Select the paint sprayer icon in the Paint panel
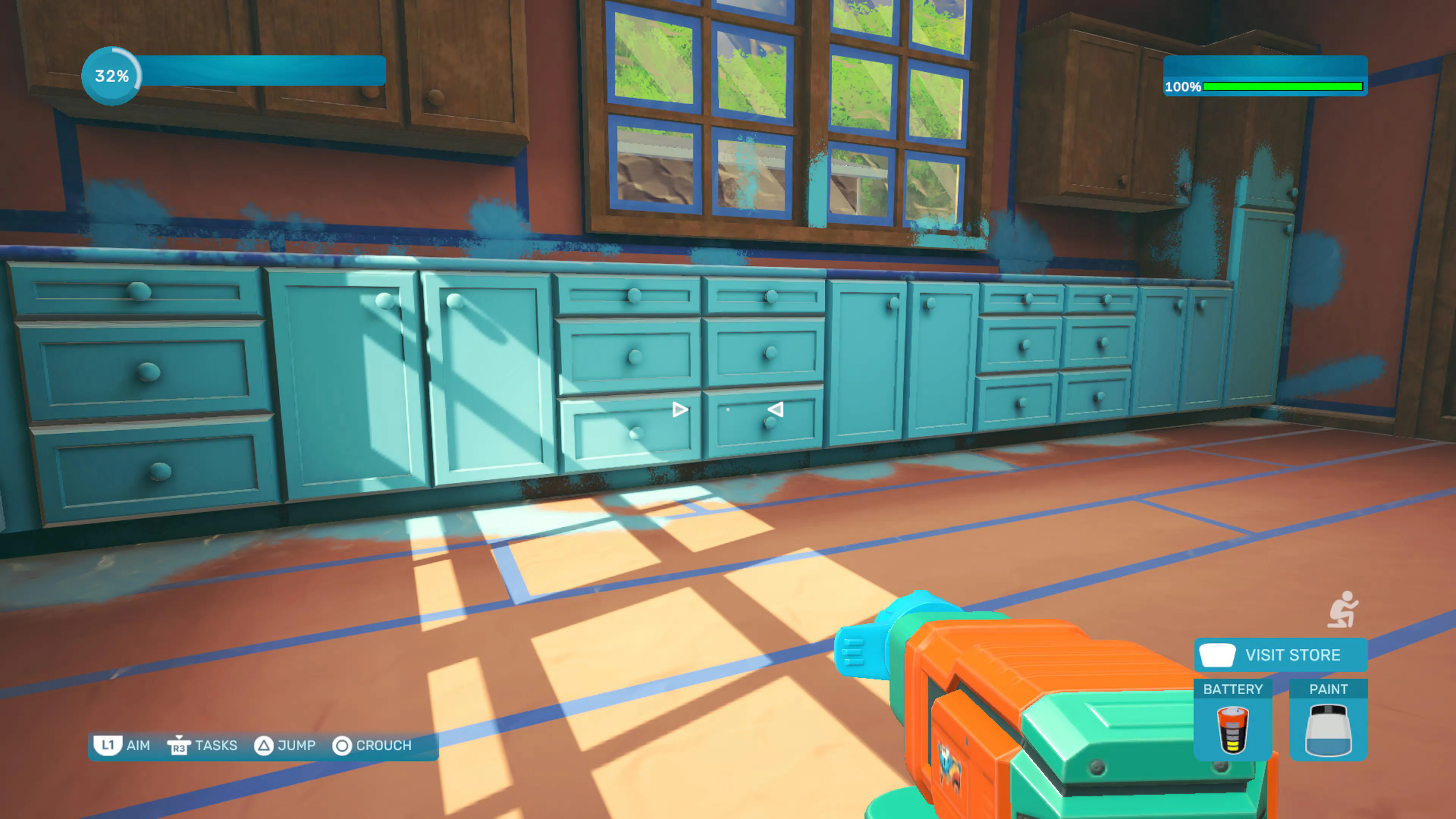The image size is (1456, 819). [1329, 729]
